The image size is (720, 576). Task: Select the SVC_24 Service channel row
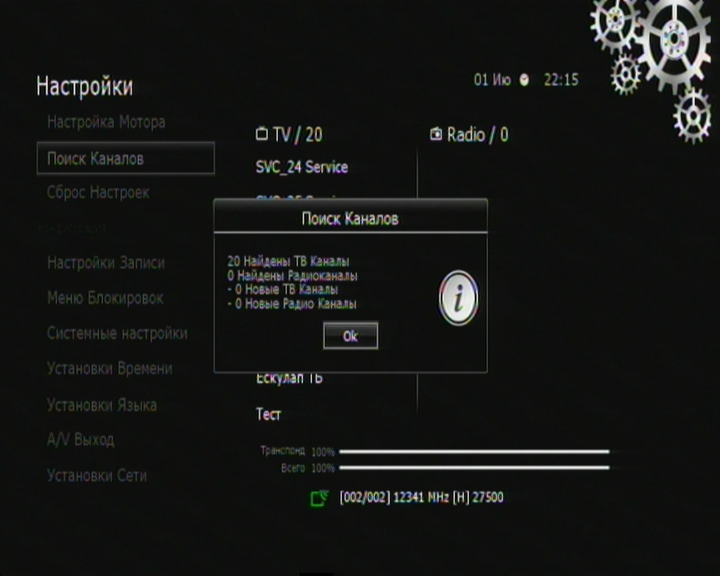pyautogui.click(x=302, y=167)
